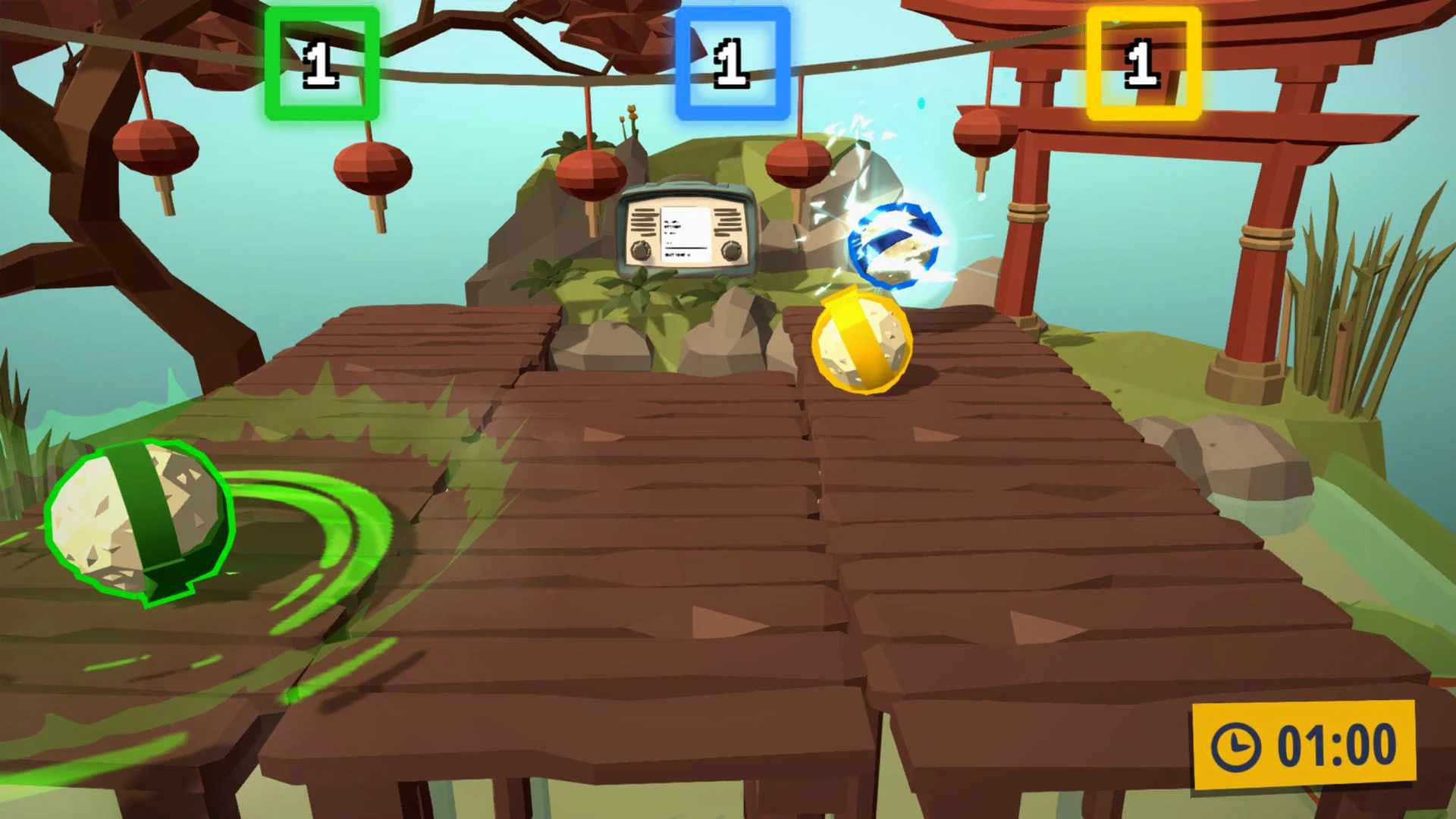Screen dimensions: 1456x819
Task: Select the blue player's score box
Action: tap(730, 62)
